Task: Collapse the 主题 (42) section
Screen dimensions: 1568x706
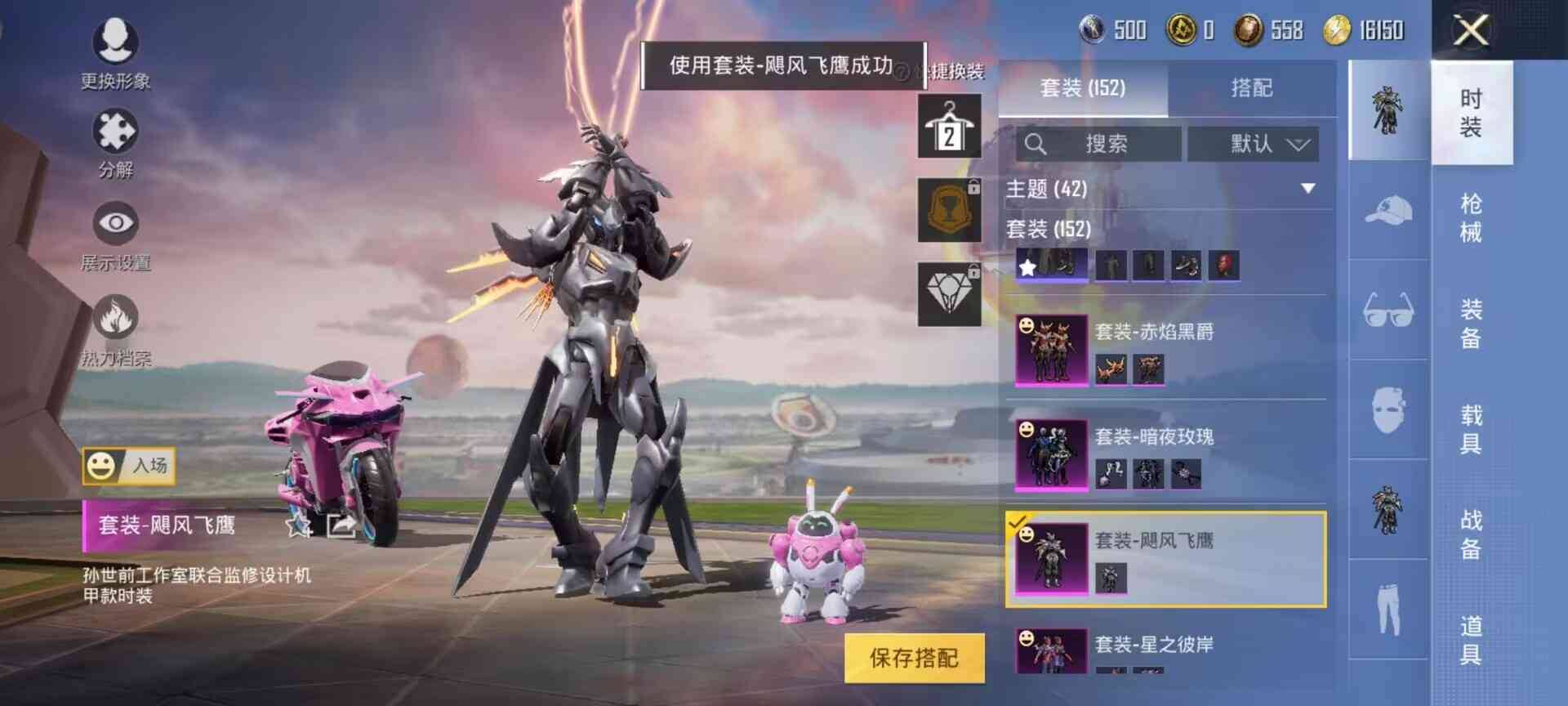Action: click(1310, 189)
